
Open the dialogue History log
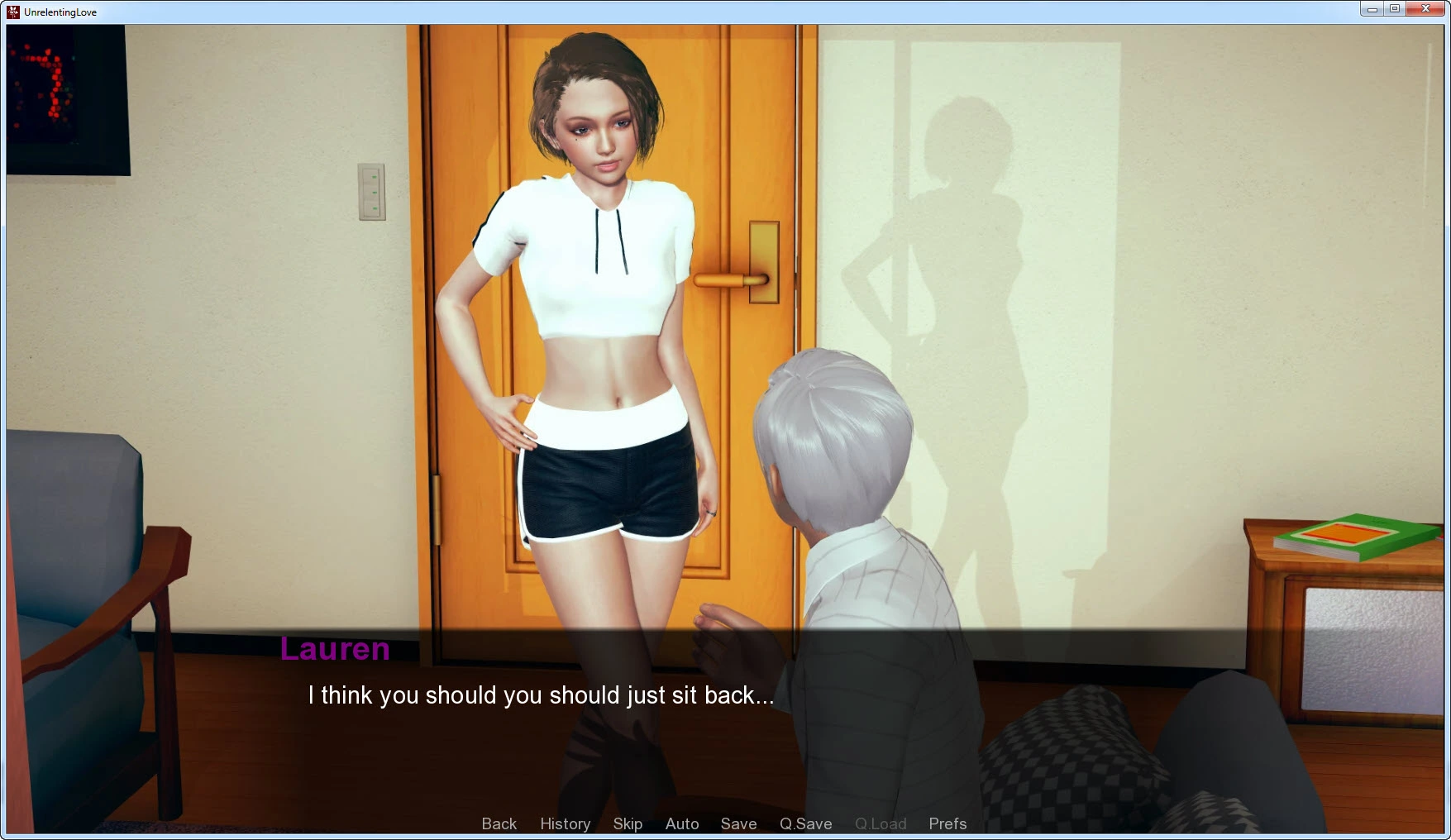pos(565,823)
